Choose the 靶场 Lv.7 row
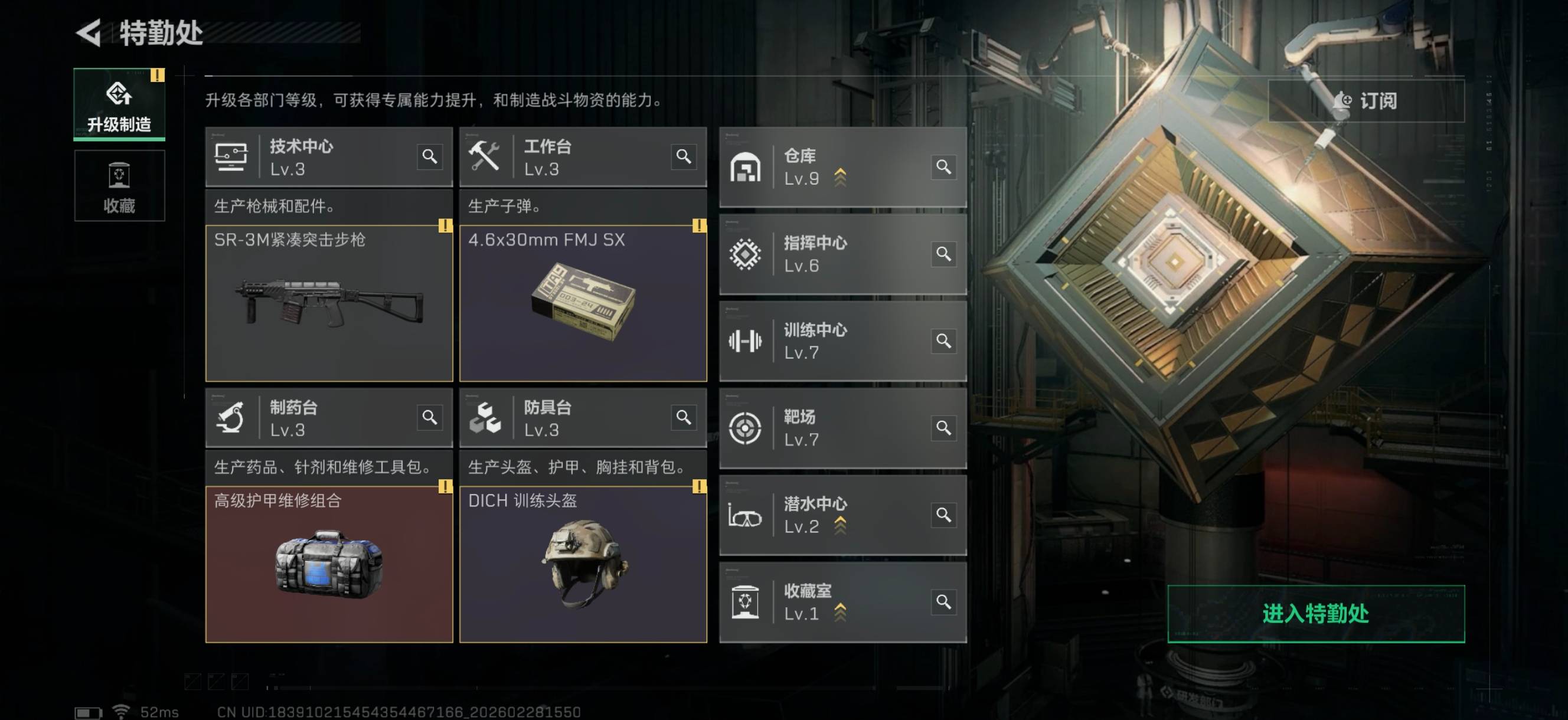The width and height of the screenshot is (1568, 720). point(842,428)
